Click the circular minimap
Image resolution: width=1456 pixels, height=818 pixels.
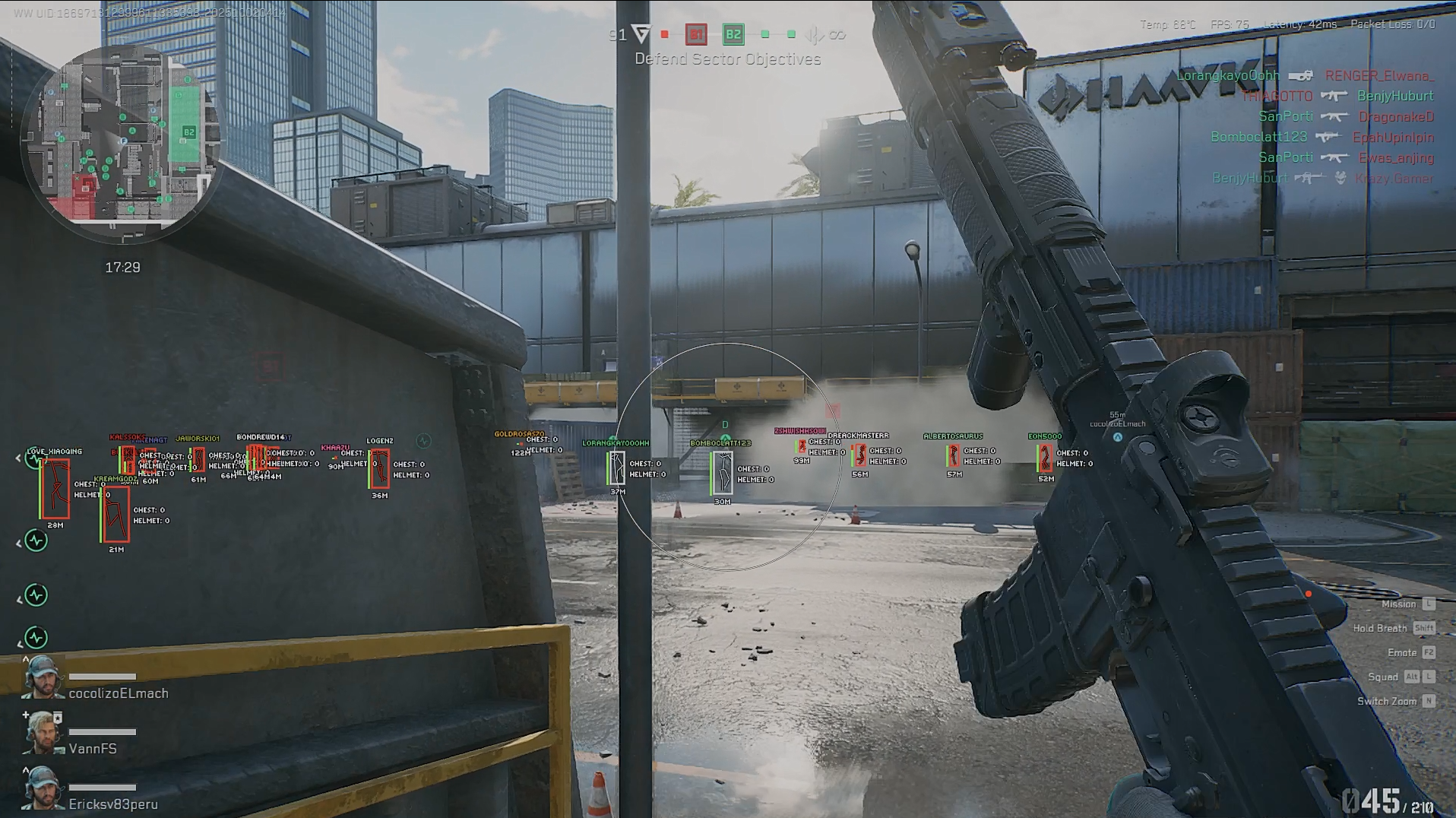pyautogui.click(x=122, y=143)
